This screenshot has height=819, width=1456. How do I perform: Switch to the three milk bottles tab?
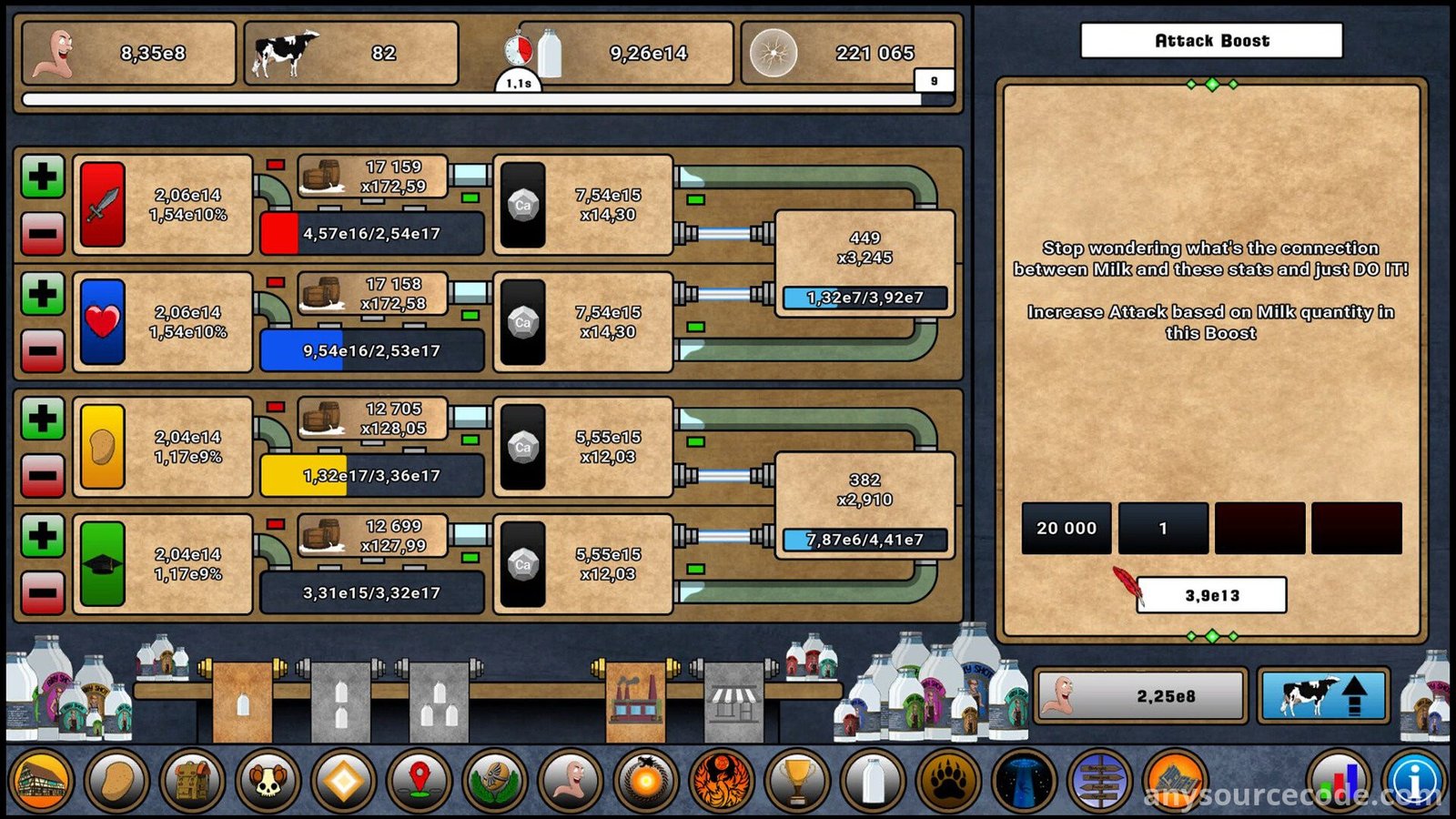(440, 703)
